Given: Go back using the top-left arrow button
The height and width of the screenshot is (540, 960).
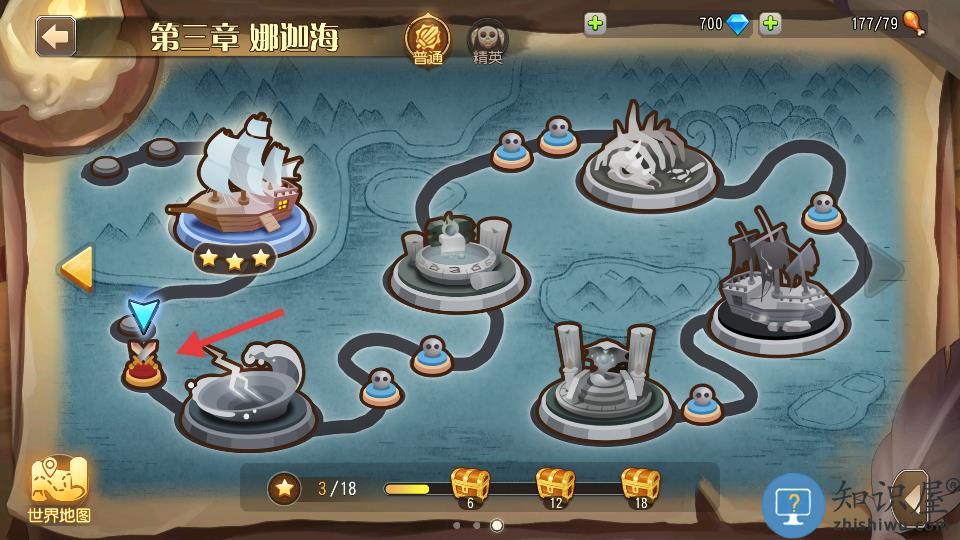Looking at the screenshot, I should pyautogui.click(x=56, y=36).
